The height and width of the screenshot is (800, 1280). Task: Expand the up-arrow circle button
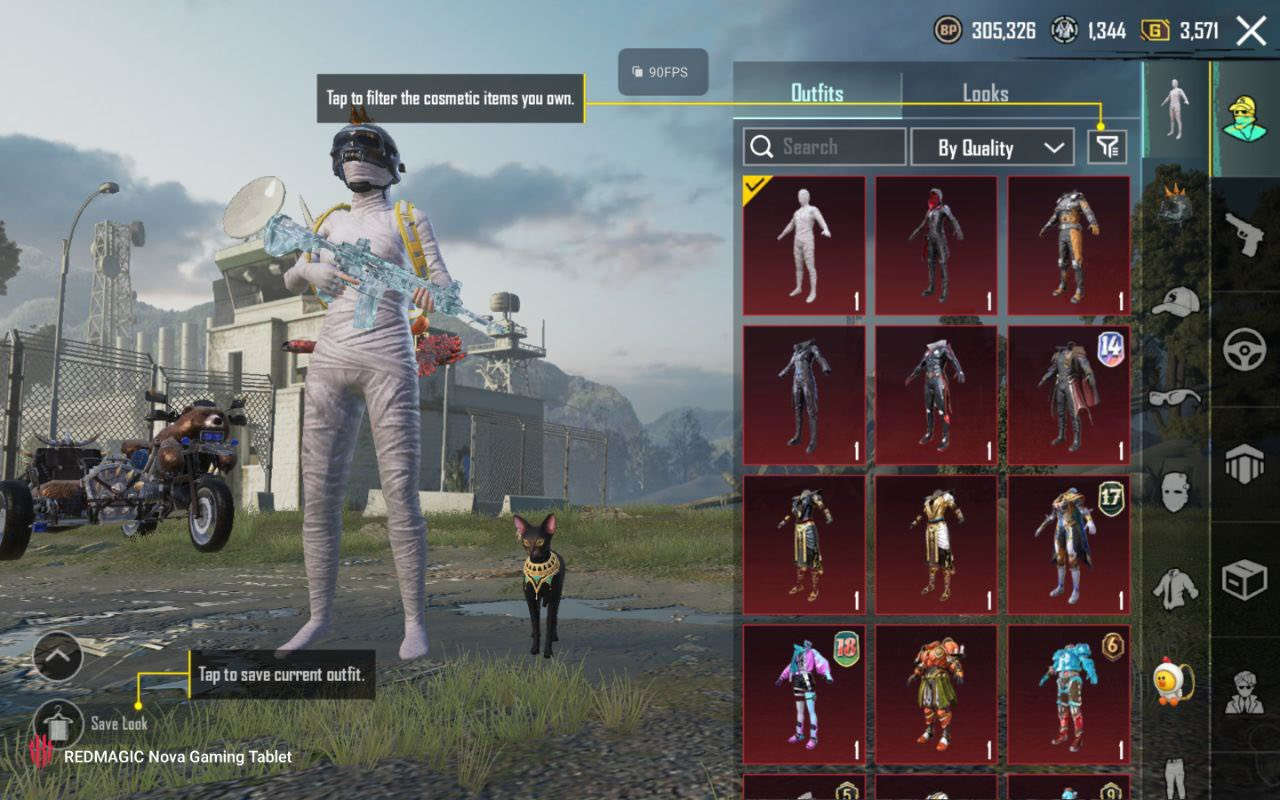click(57, 656)
